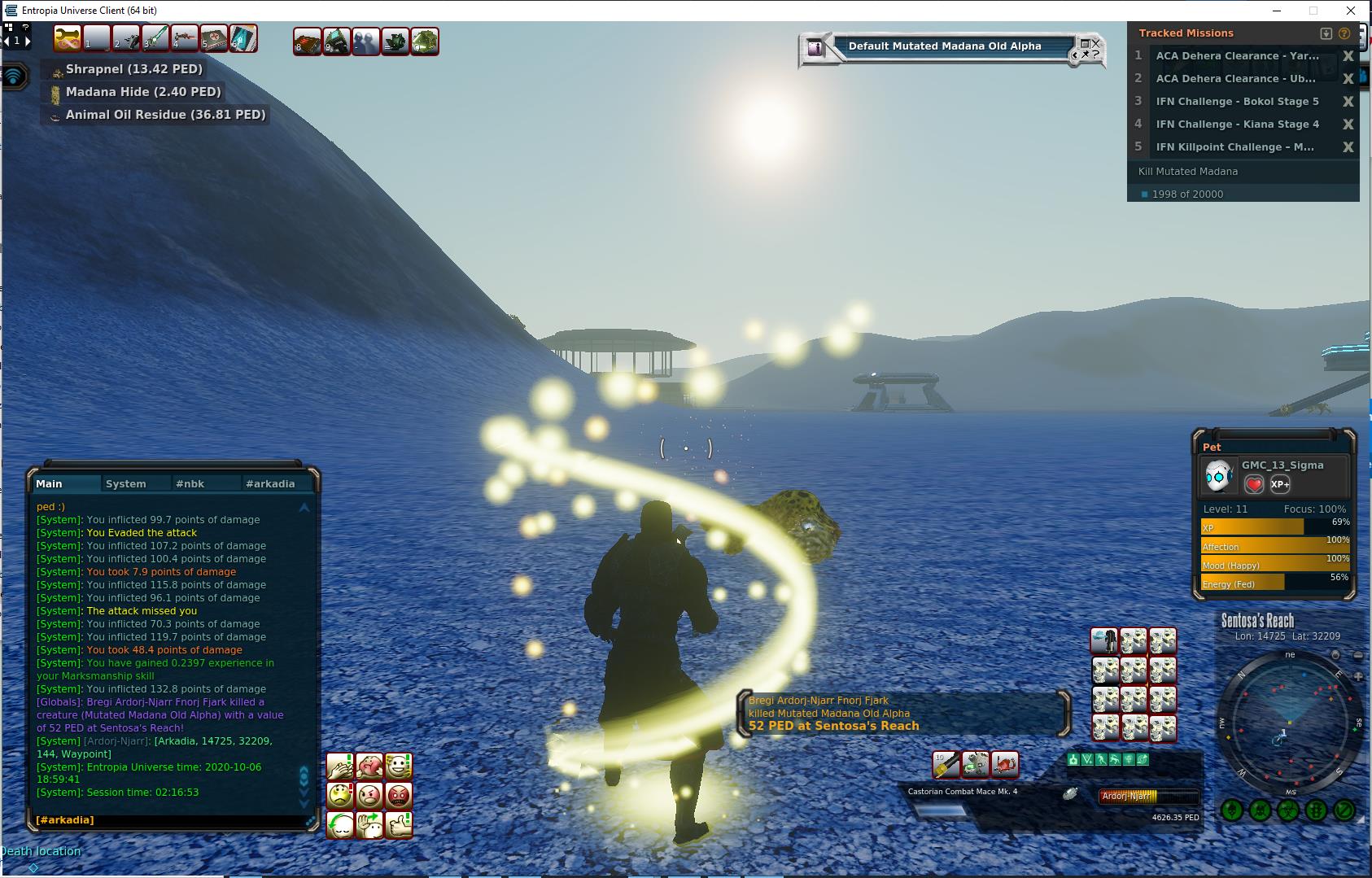Select IFN Challenge - Kiana Stage 4 mission

pos(1237,124)
